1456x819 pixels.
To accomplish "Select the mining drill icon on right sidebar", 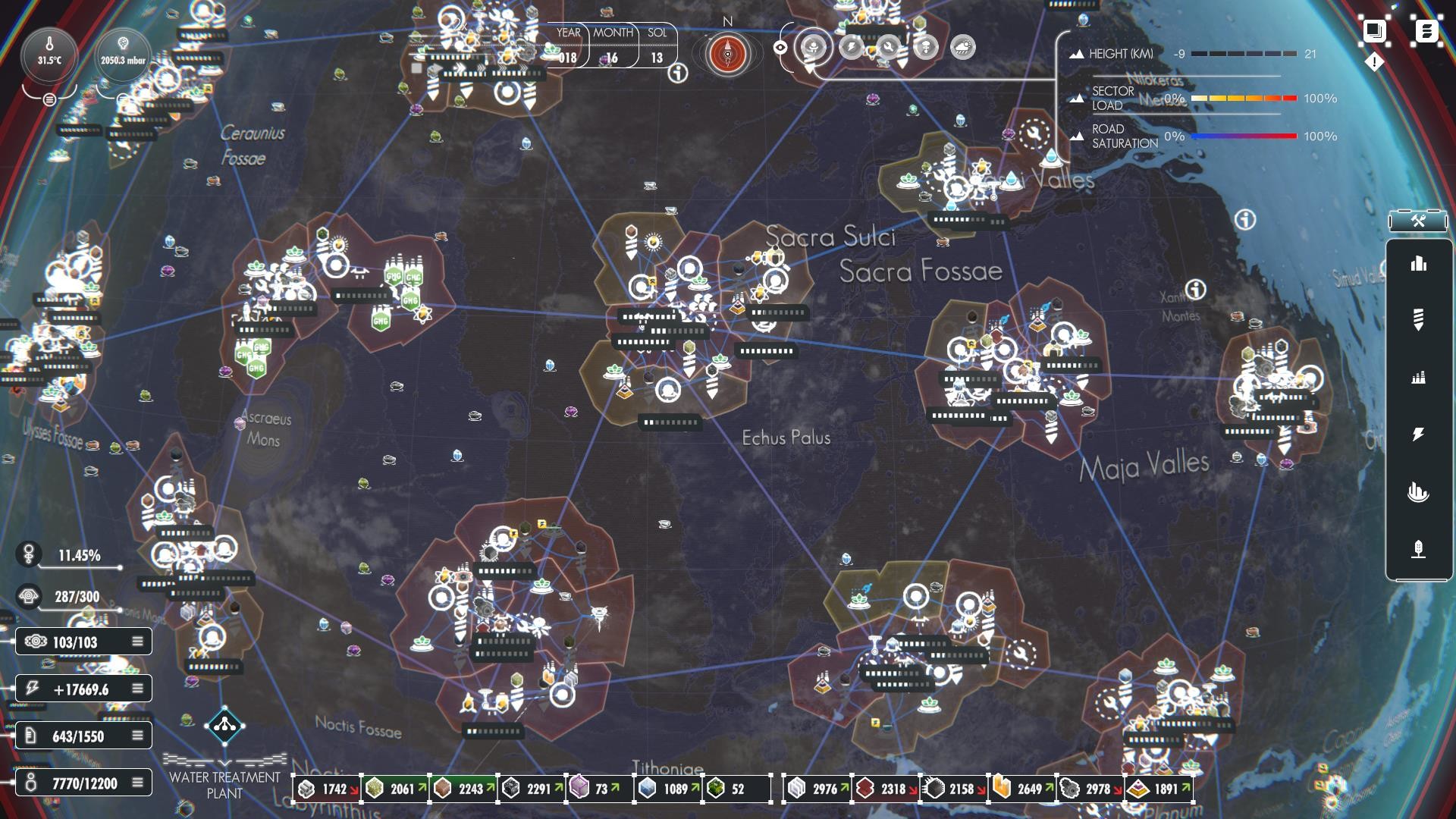I will 1418,318.
